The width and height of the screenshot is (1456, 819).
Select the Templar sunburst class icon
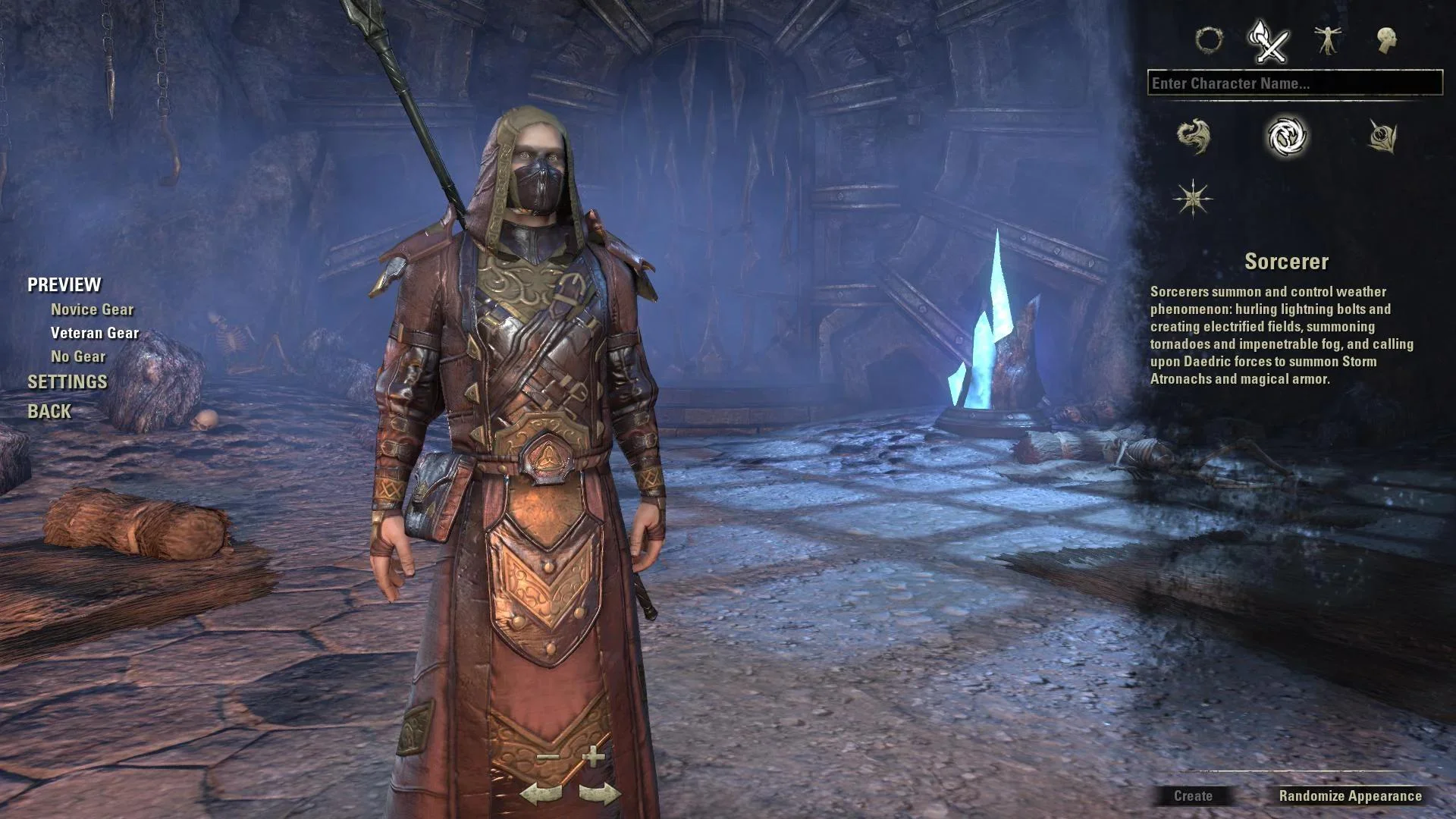click(x=1193, y=199)
